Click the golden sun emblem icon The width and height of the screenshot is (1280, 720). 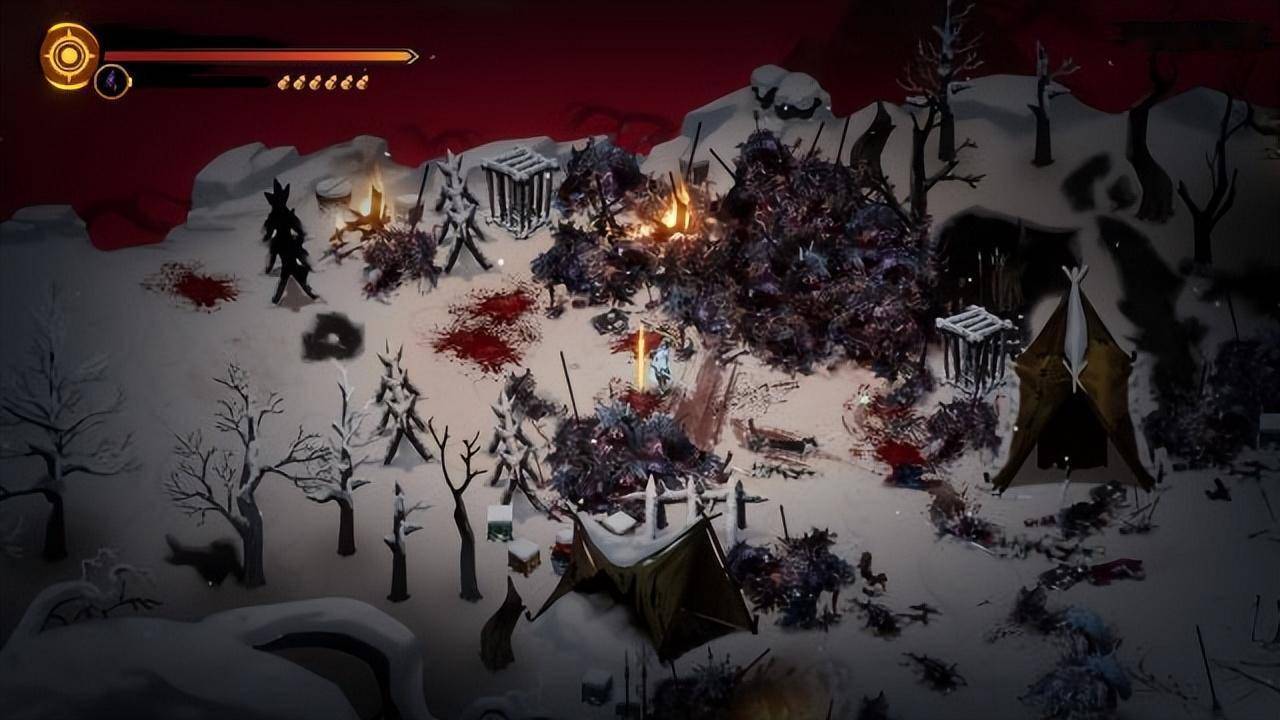click(69, 55)
